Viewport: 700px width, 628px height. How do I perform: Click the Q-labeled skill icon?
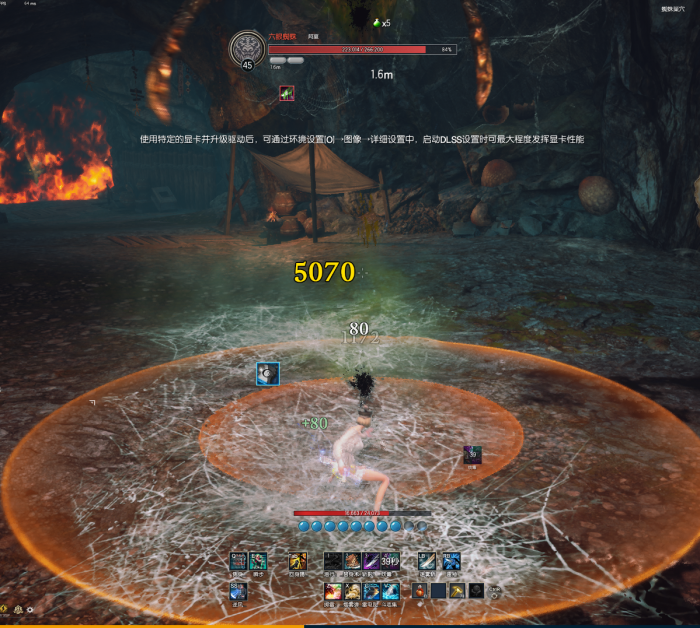coord(238,561)
